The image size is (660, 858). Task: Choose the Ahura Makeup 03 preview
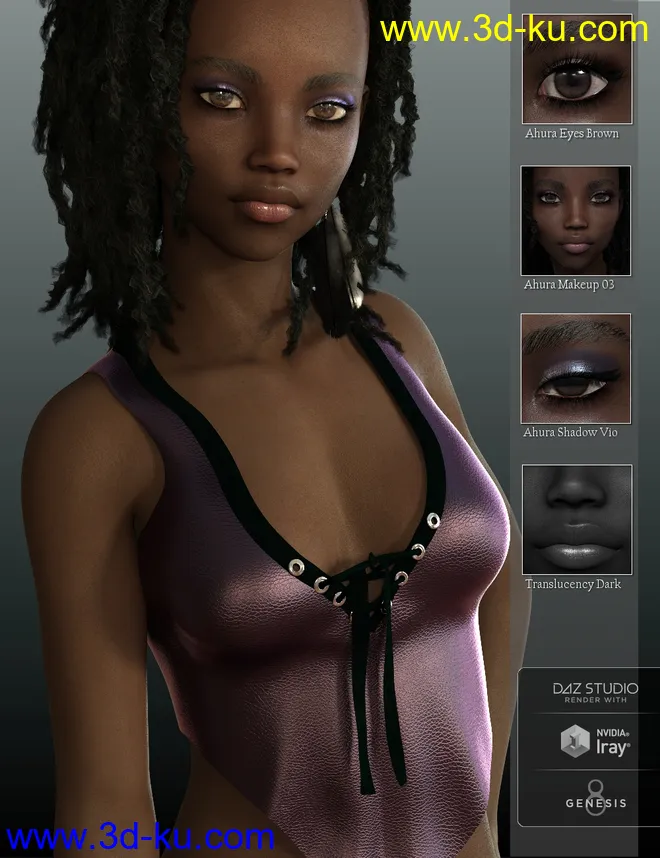[576, 220]
